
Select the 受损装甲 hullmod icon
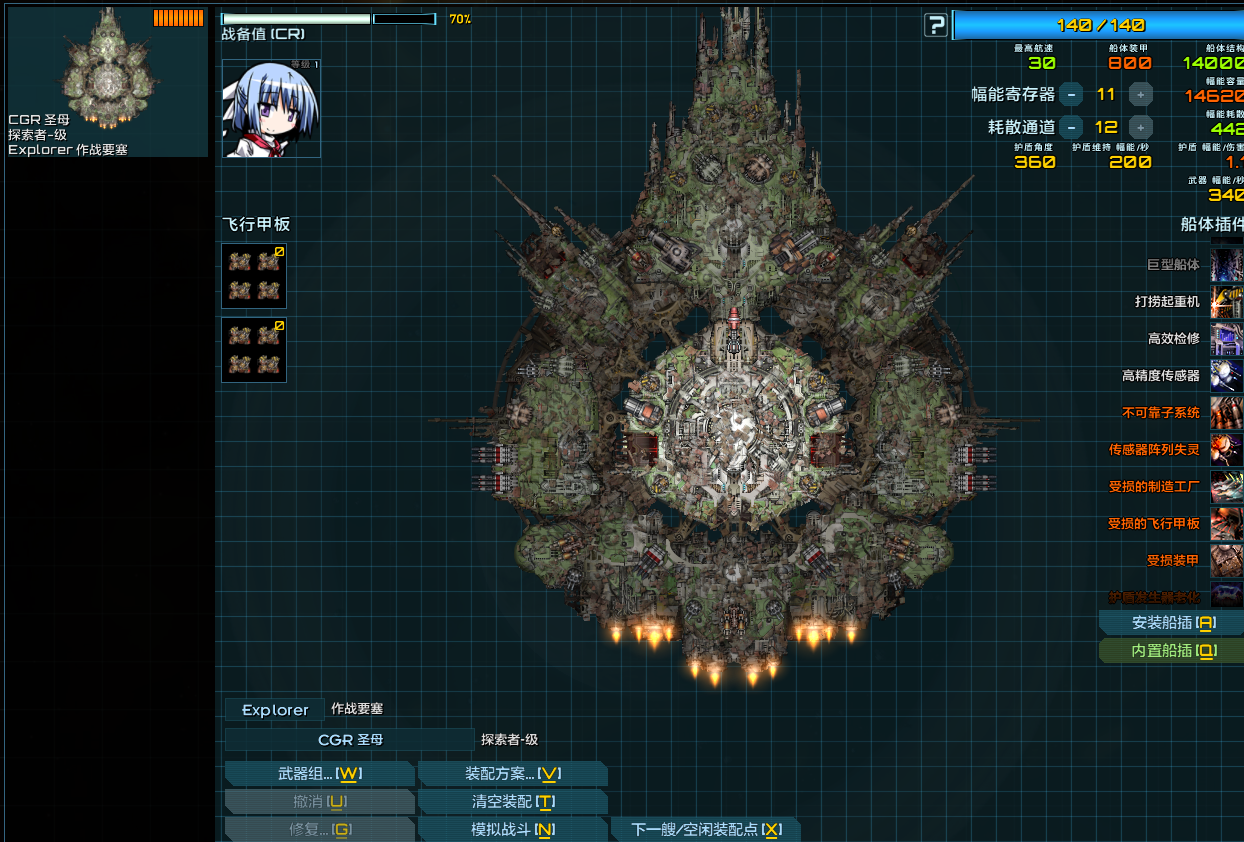[1227, 561]
